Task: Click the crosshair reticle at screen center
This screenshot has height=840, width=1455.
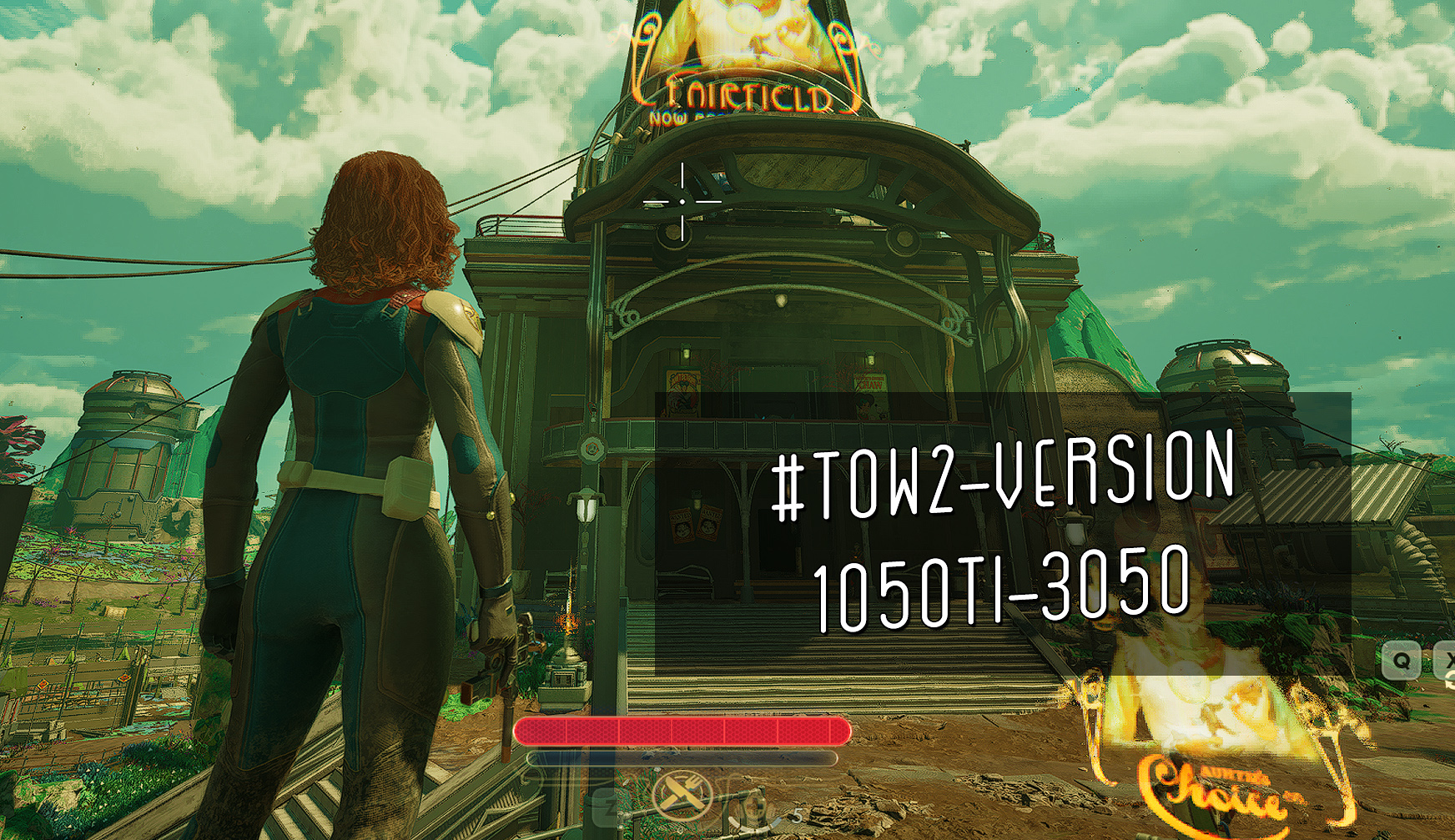Action: 682,201
